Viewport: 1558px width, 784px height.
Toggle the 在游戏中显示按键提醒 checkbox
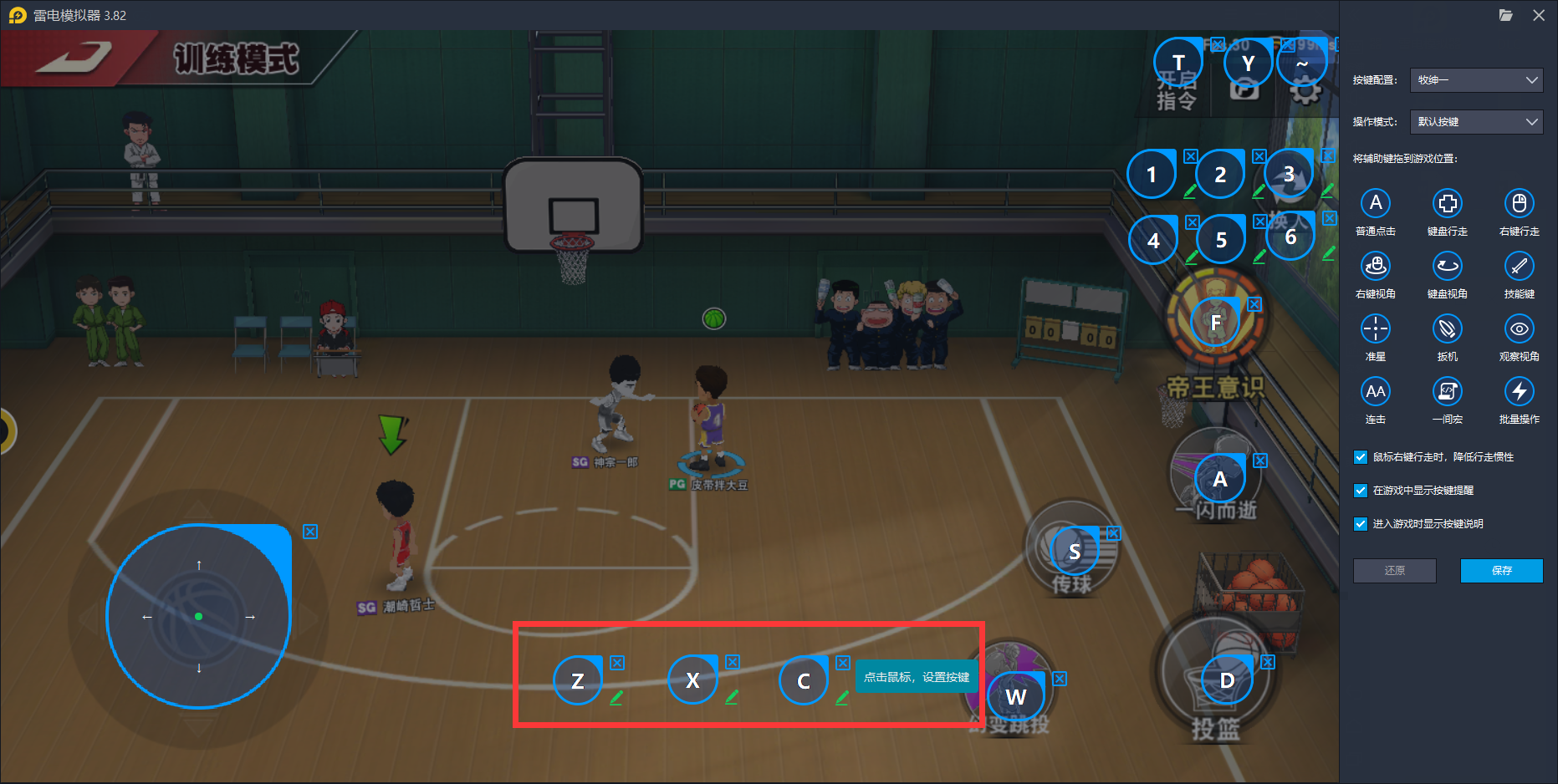(x=1361, y=491)
